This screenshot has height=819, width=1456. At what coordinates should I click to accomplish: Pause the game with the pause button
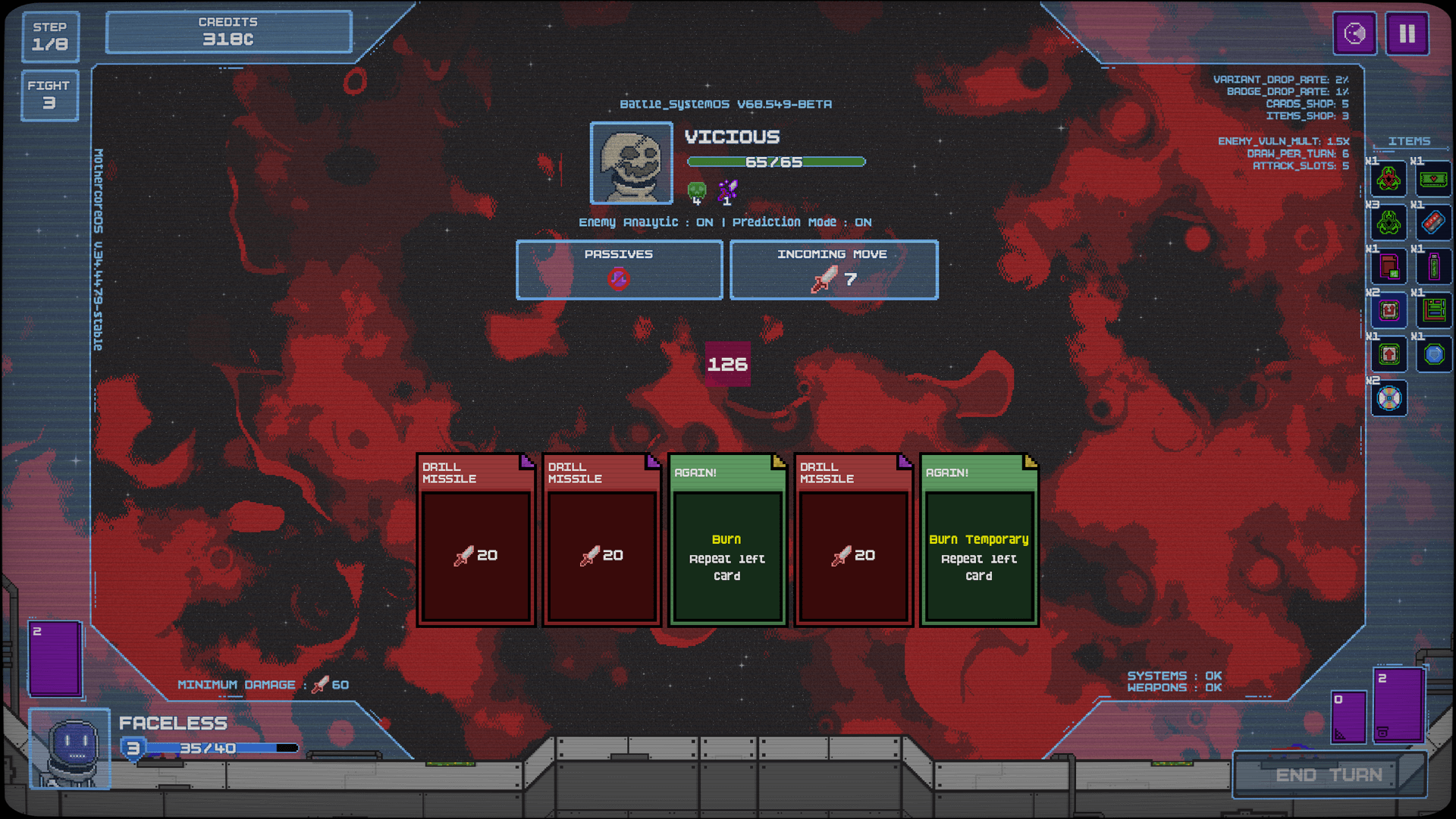(x=1407, y=34)
